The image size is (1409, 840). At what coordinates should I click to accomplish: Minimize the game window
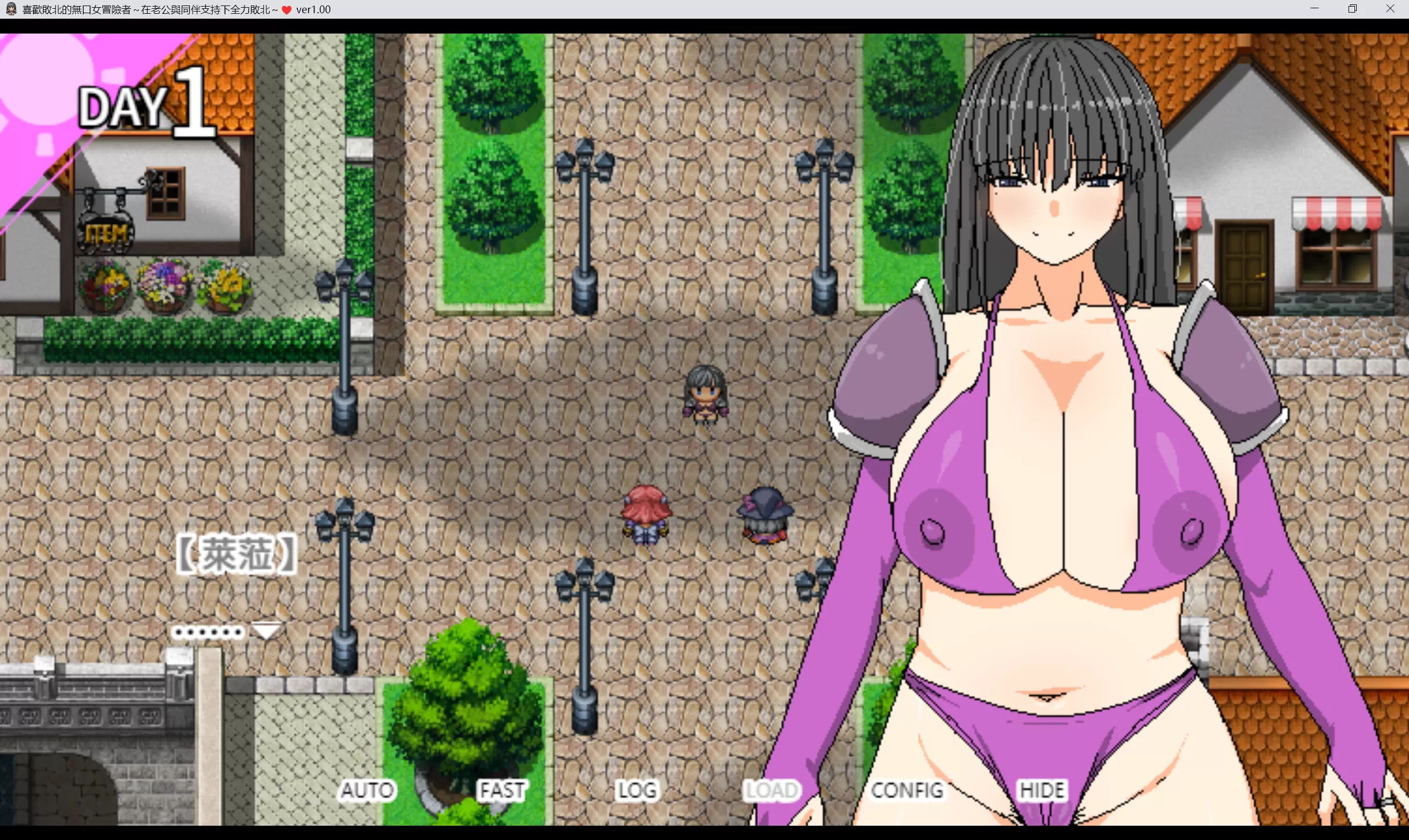point(1314,9)
